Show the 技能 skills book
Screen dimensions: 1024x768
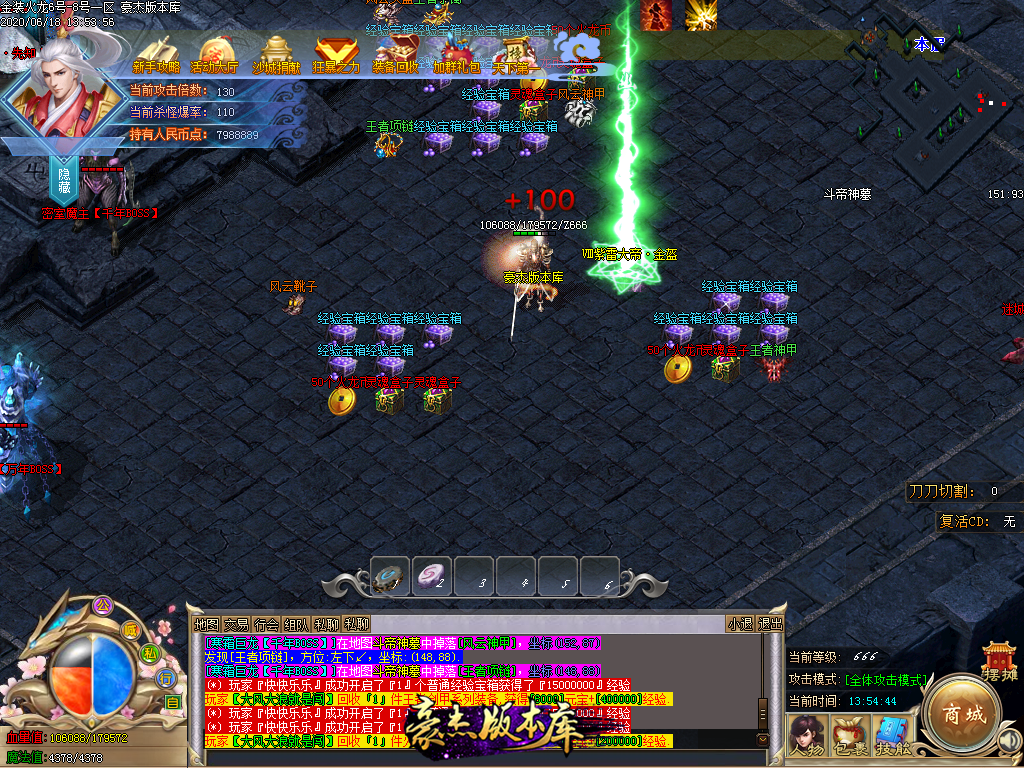(x=890, y=735)
